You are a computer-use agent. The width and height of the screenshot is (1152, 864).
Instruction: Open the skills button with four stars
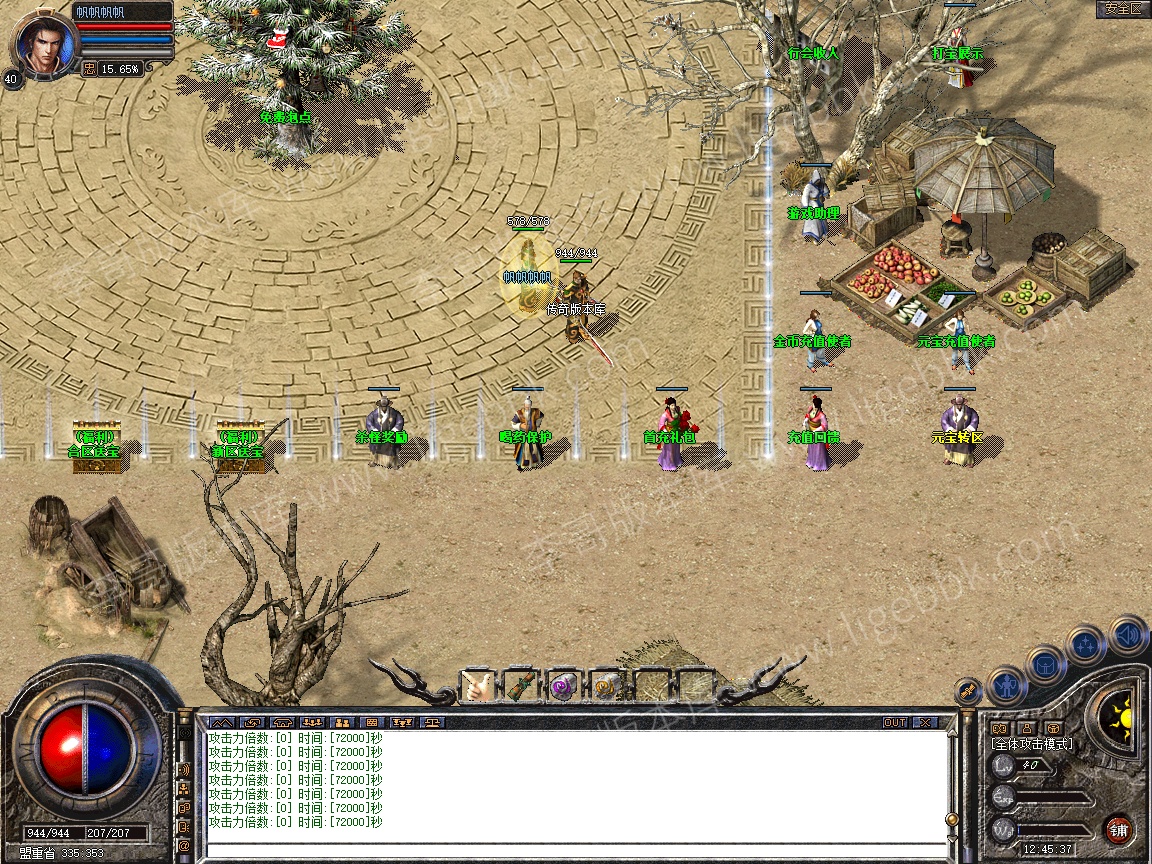click(1086, 645)
